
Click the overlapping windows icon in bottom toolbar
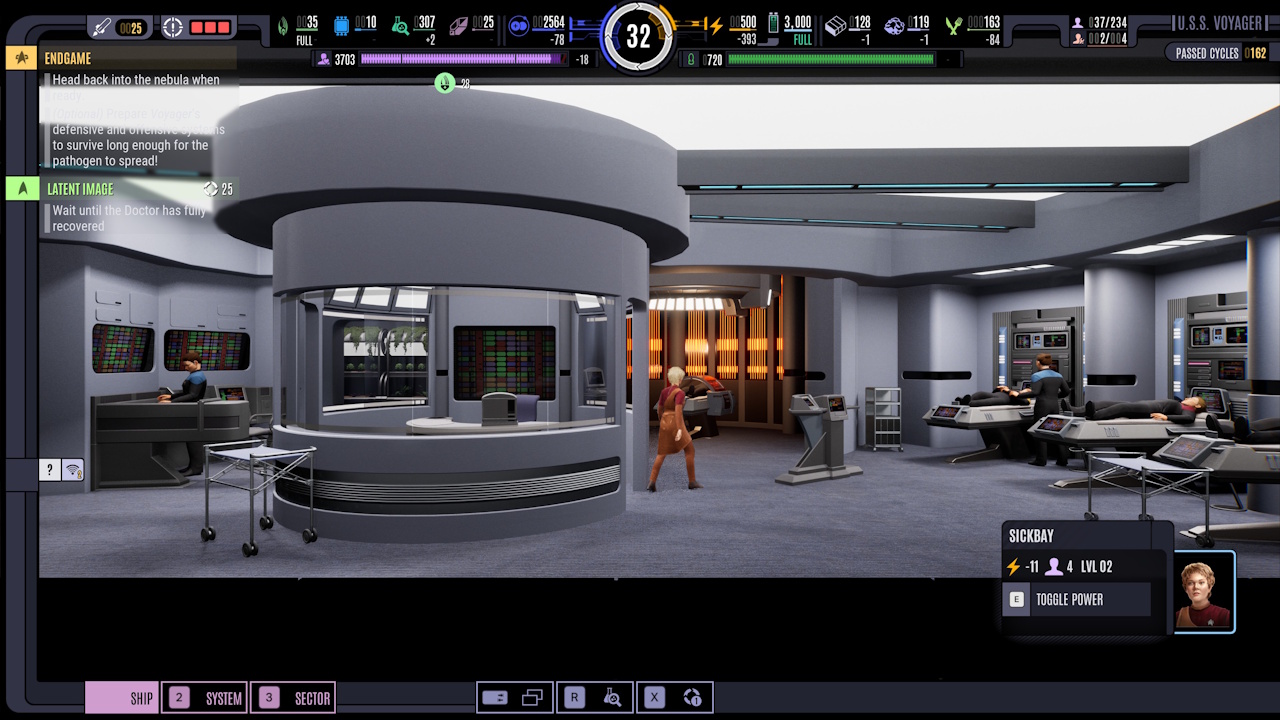coord(532,697)
